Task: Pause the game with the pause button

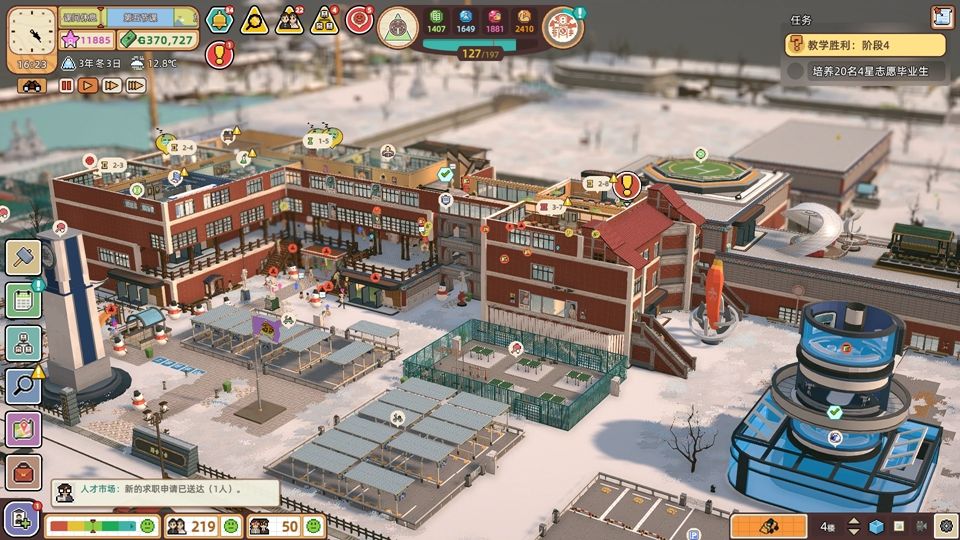Action: coord(67,86)
